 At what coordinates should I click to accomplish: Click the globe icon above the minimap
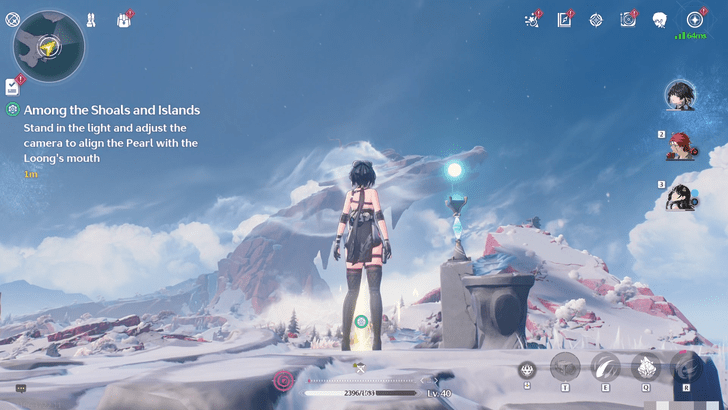tap(13, 19)
